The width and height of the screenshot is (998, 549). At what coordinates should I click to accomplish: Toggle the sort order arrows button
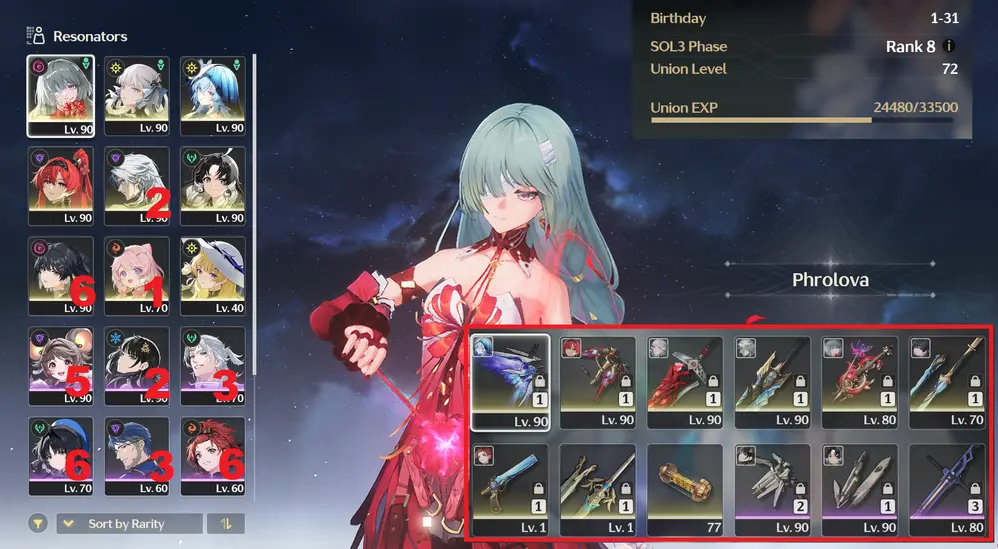click(x=225, y=524)
